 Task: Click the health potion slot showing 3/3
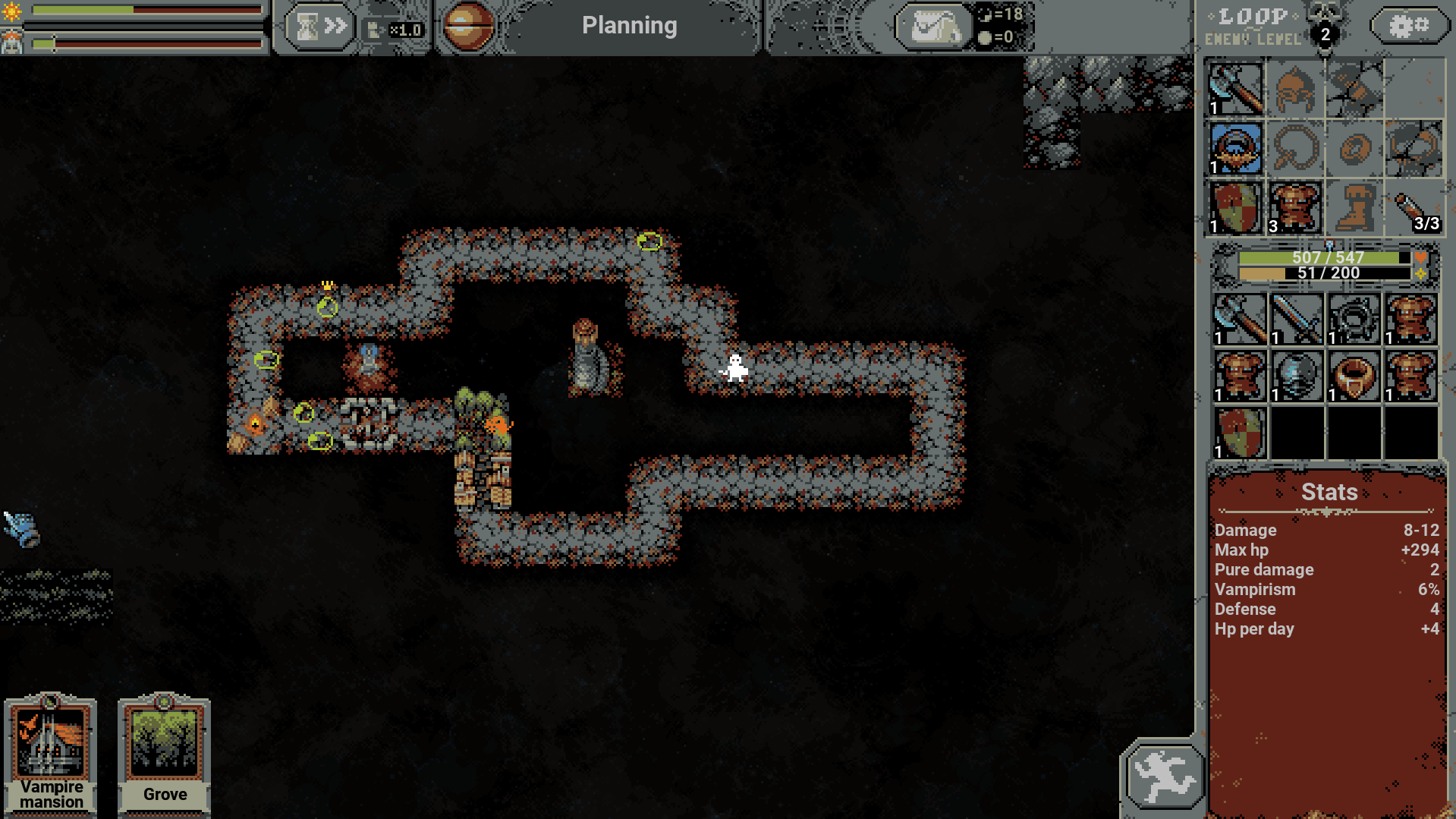click(1413, 207)
